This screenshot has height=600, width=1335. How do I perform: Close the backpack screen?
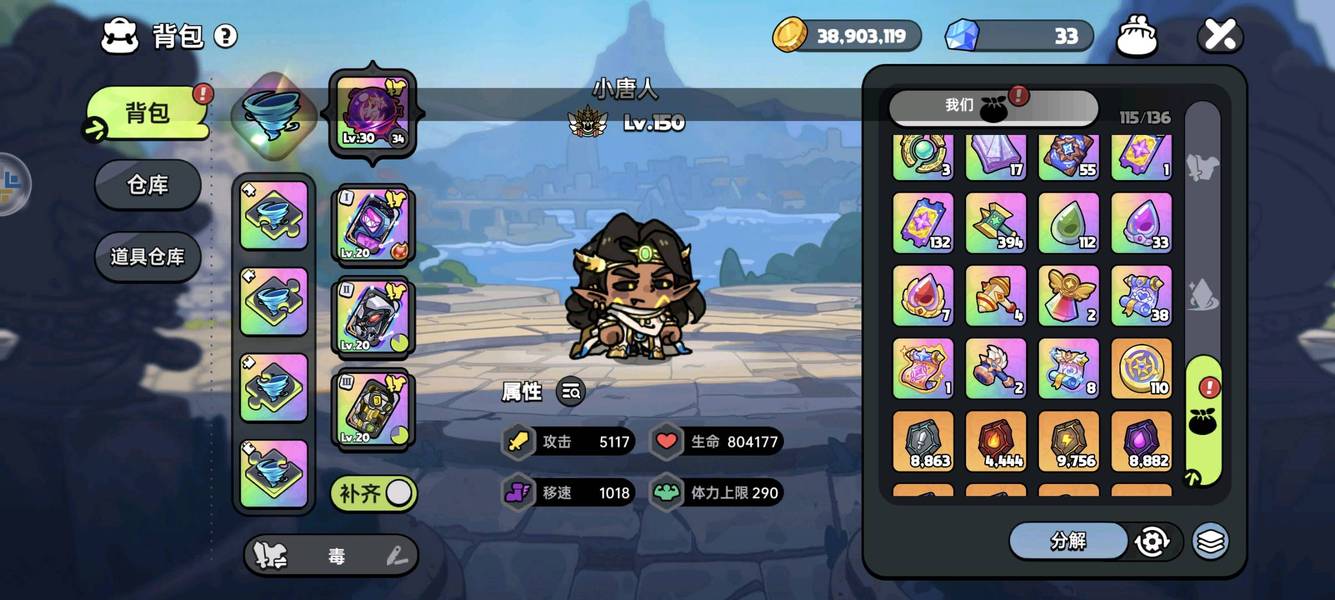click(x=1220, y=36)
